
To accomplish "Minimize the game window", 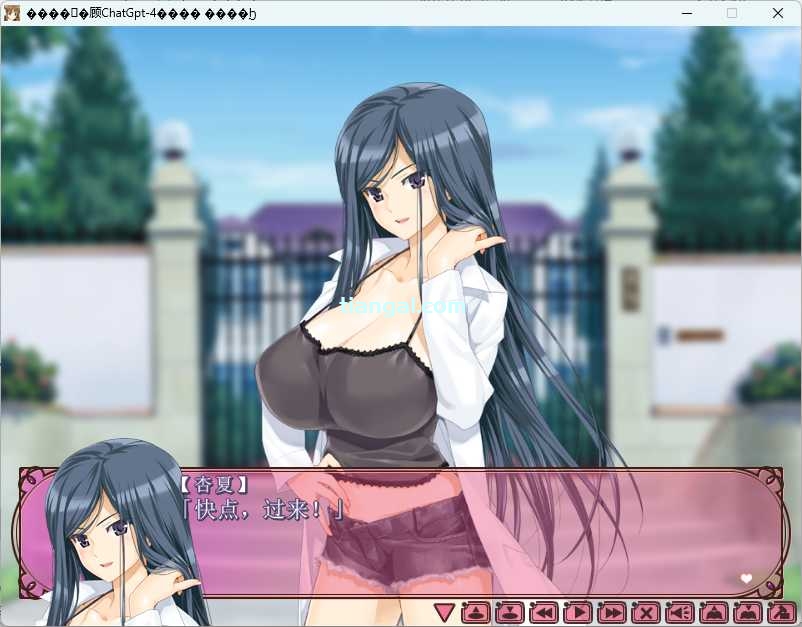I will [686, 13].
